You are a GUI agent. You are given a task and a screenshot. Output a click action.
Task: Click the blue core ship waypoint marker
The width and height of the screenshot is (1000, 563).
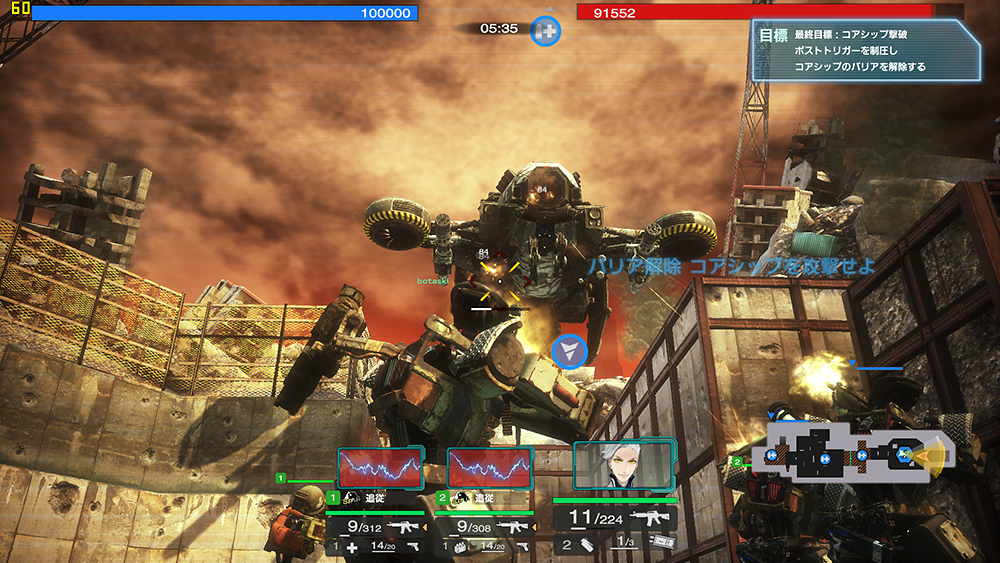569,351
